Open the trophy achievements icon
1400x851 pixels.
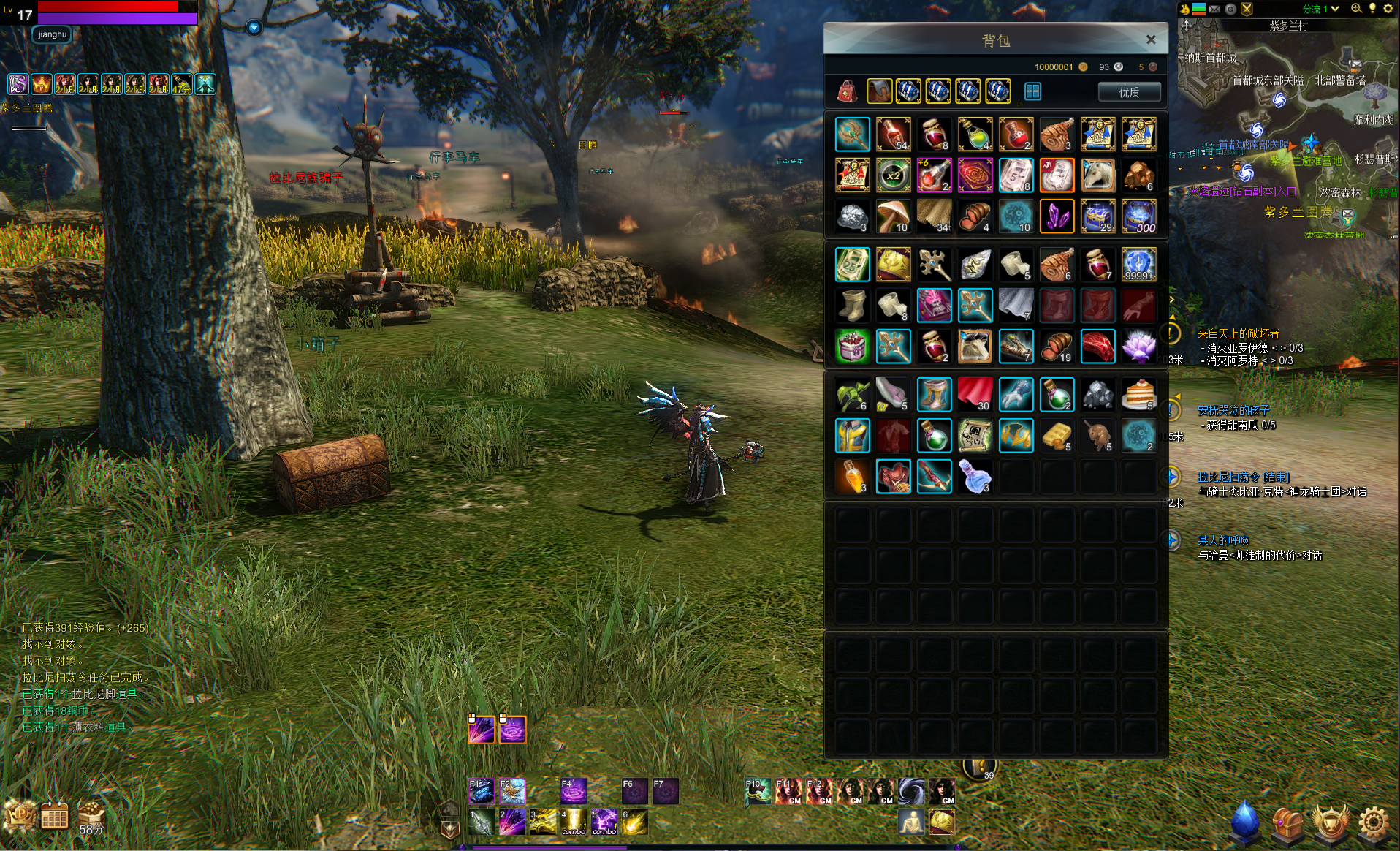pos(1331,823)
